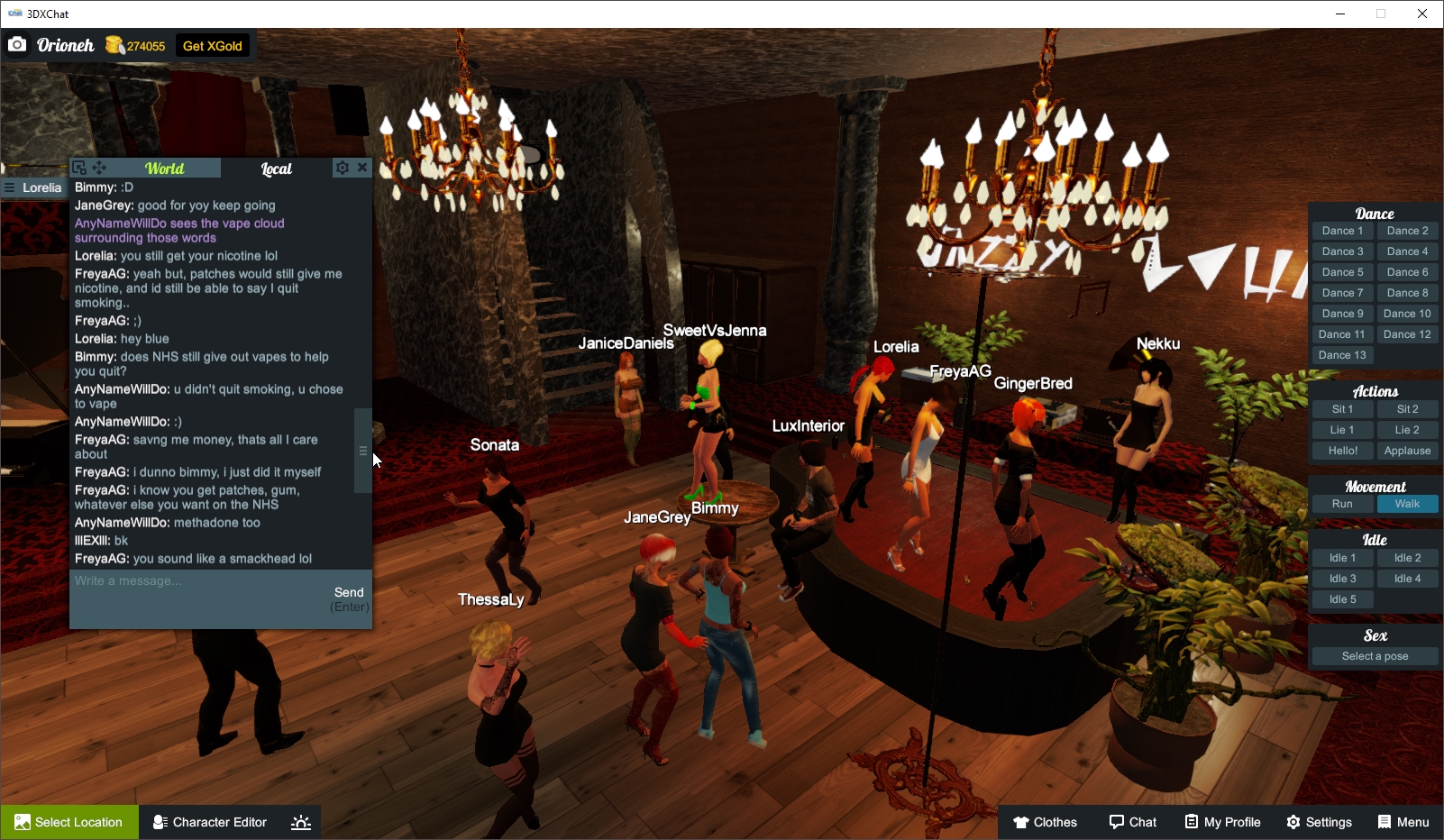Click the camera screenshot icon top-left

click(x=18, y=44)
